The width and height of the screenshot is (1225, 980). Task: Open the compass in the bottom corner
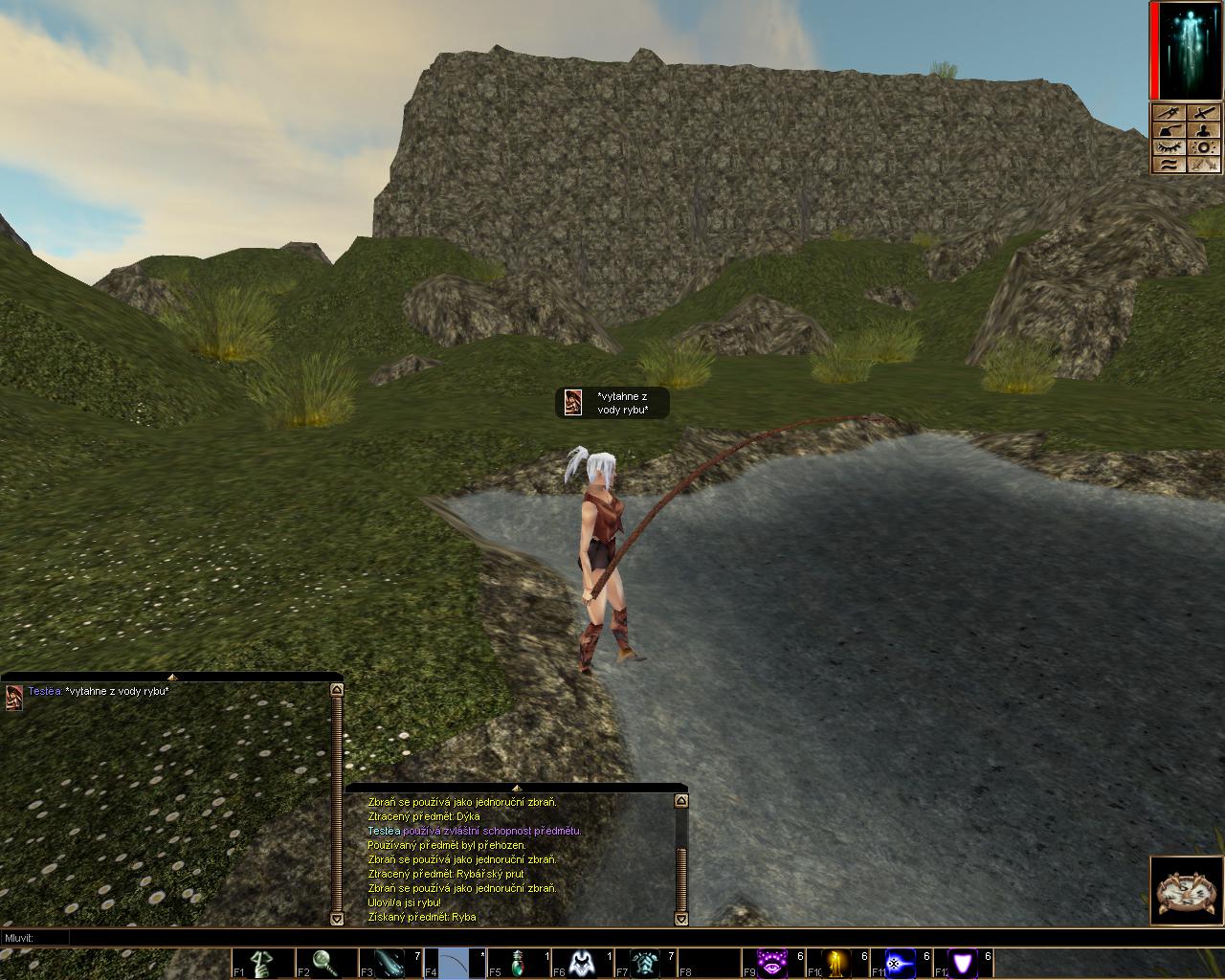(1187, 892)
